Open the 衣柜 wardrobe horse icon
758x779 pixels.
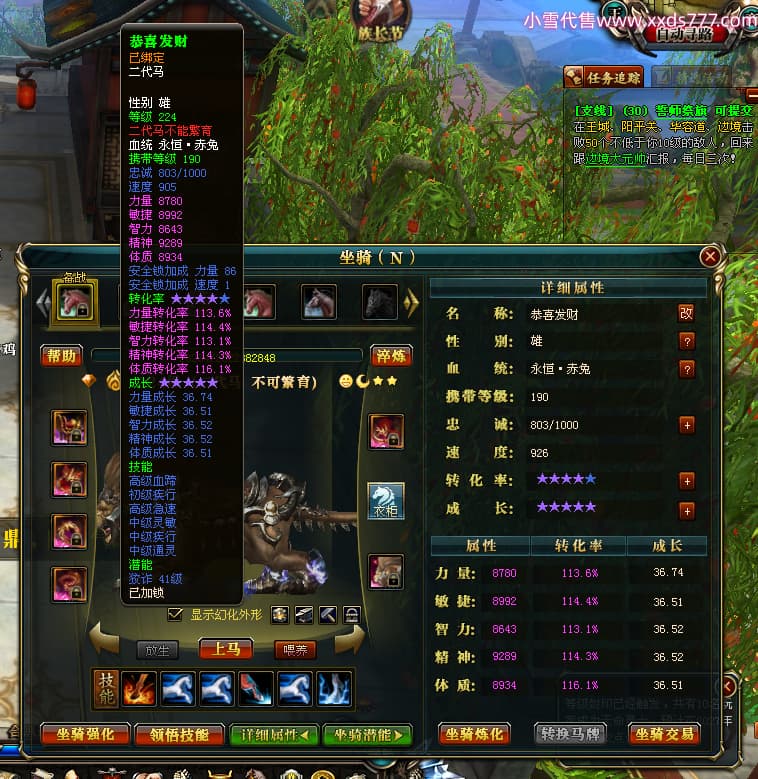point(386,500)
